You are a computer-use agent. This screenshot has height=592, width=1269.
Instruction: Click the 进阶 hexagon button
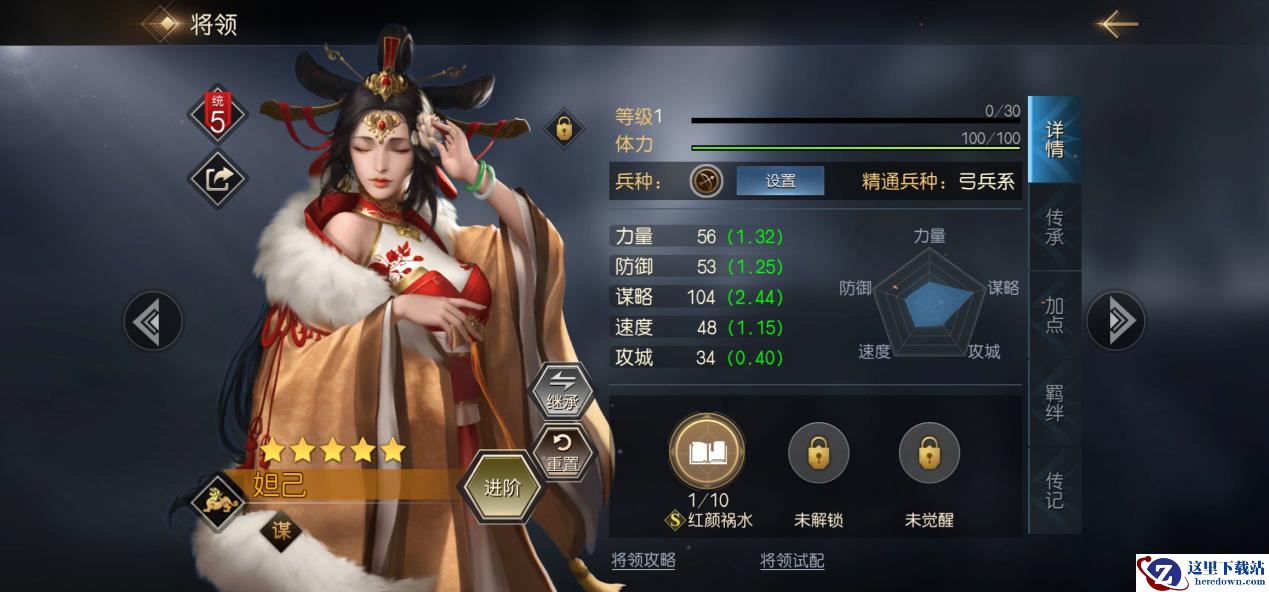(502, 488)
